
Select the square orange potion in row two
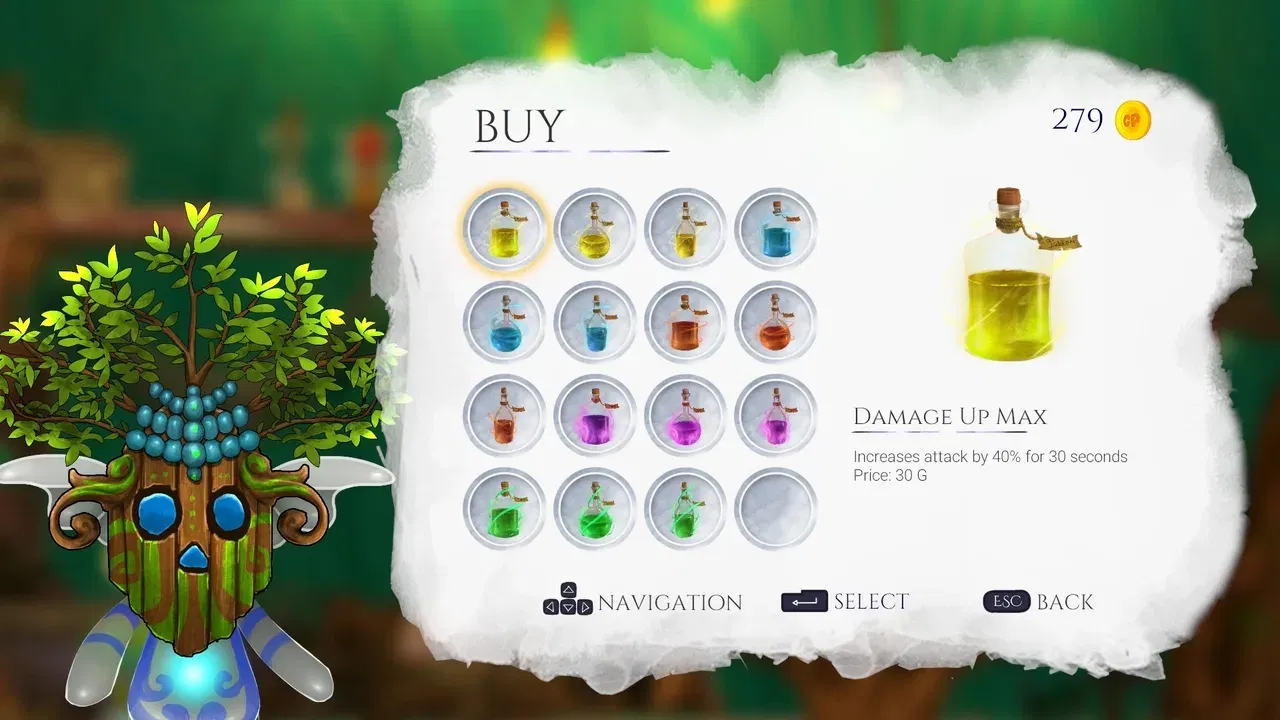pyautogui.click(x=685, y=321)
